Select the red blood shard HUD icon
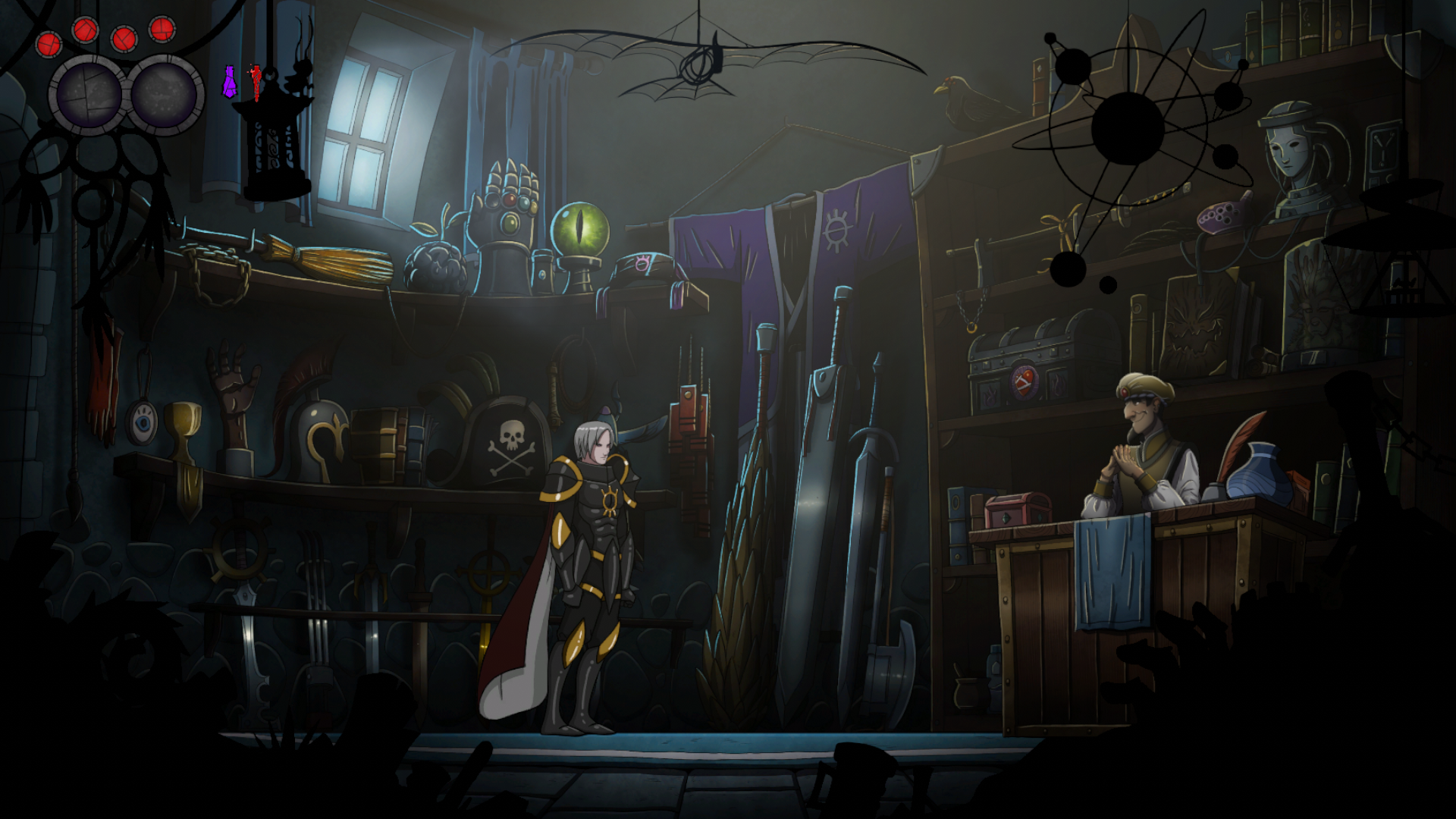 pos(256,81)
